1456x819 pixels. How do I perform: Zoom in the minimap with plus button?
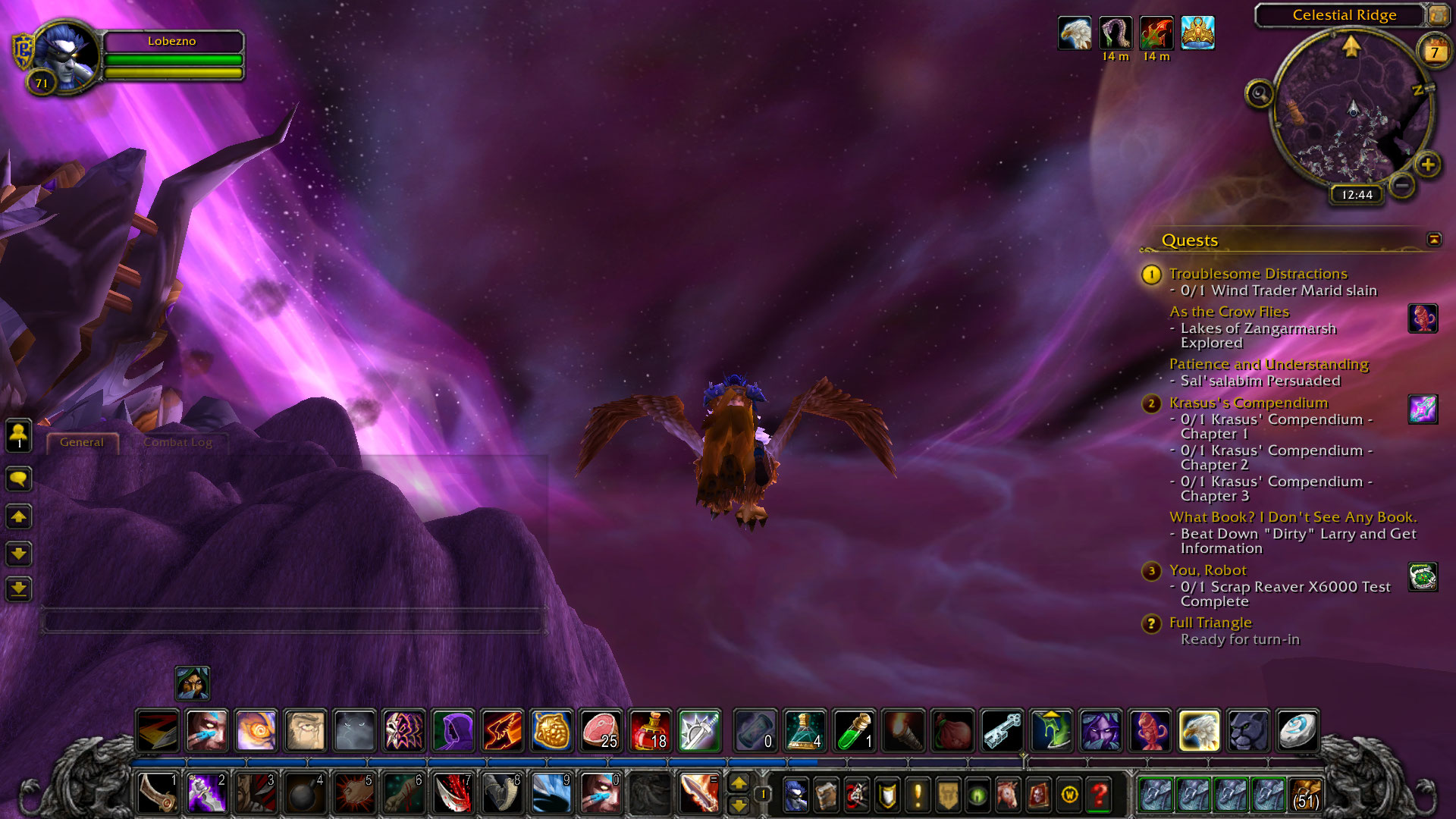1427,165
